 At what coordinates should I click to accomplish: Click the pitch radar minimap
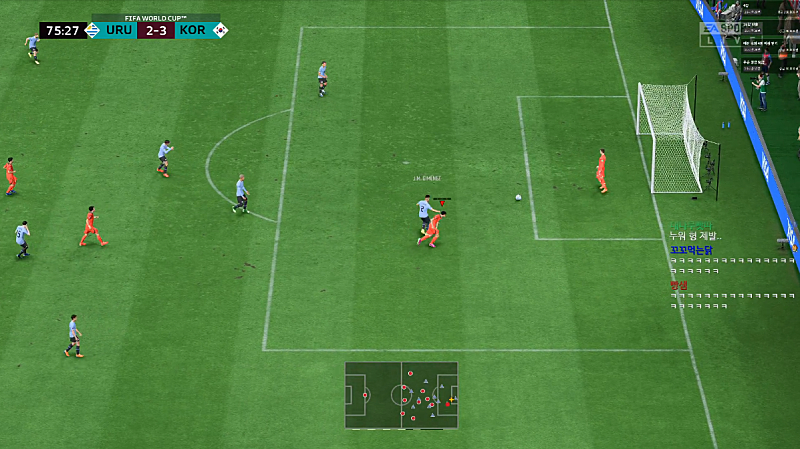(401, 395)
